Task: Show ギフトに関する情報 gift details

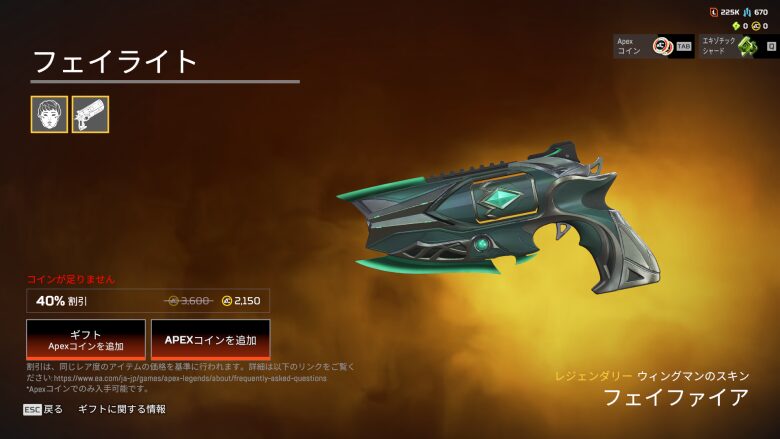Action: [x=122, y=409]
